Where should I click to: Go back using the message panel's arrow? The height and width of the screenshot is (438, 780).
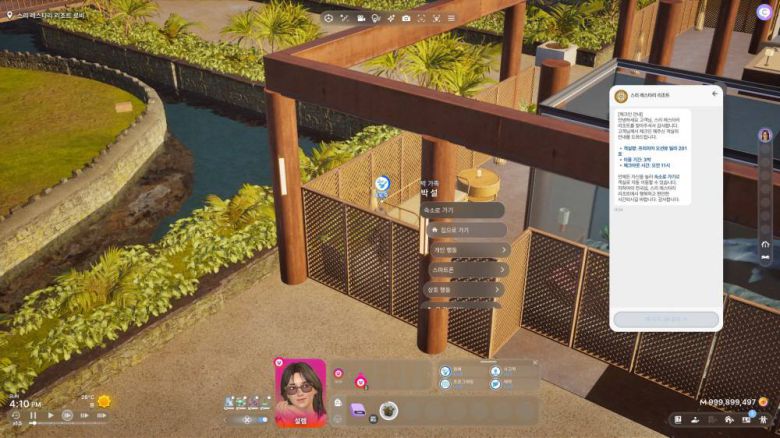click(x=714, y=93)
